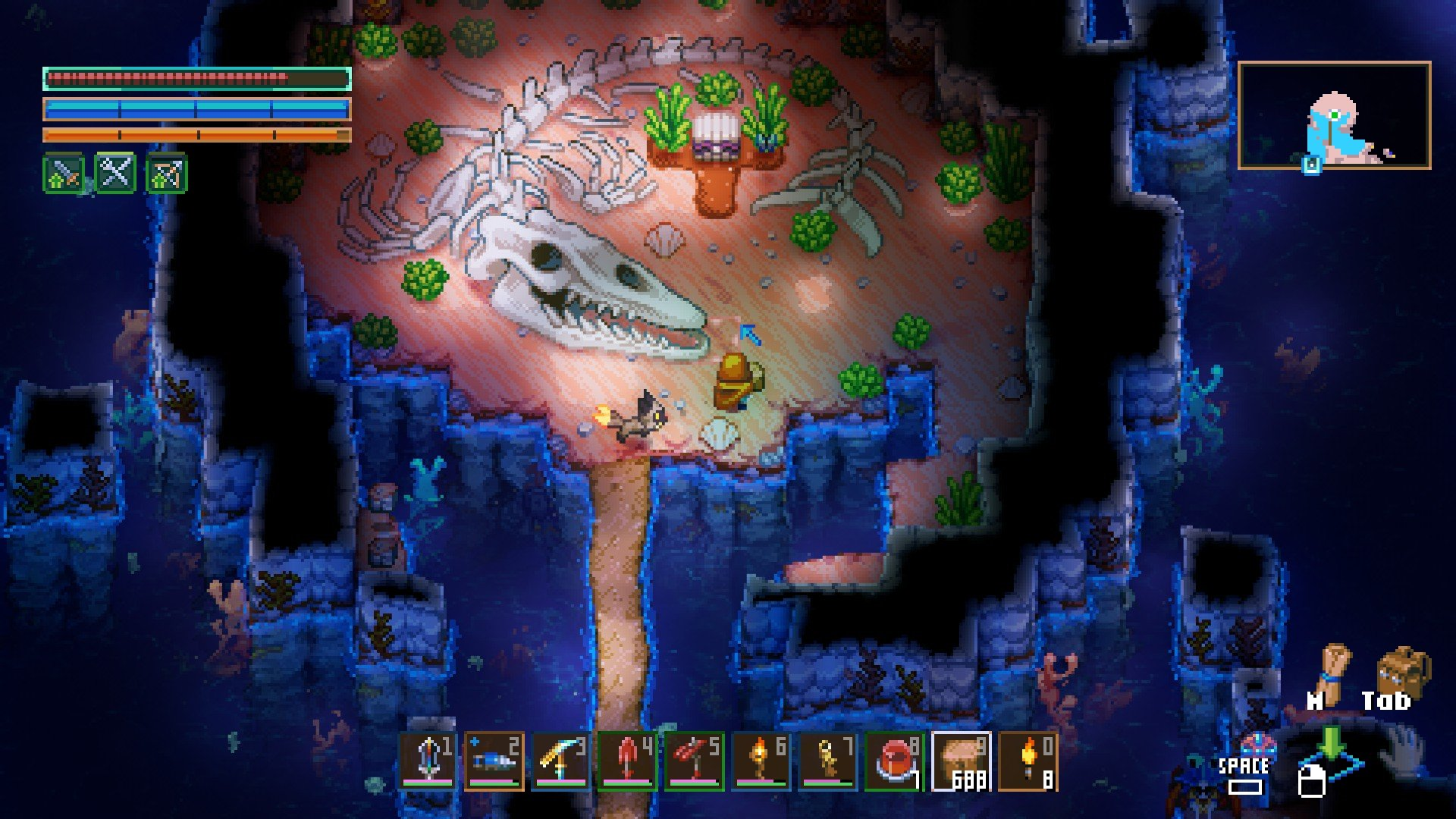The image size is (1456, 819).
Task: Equip the torch stack in slot 0
Action: 1028,761
